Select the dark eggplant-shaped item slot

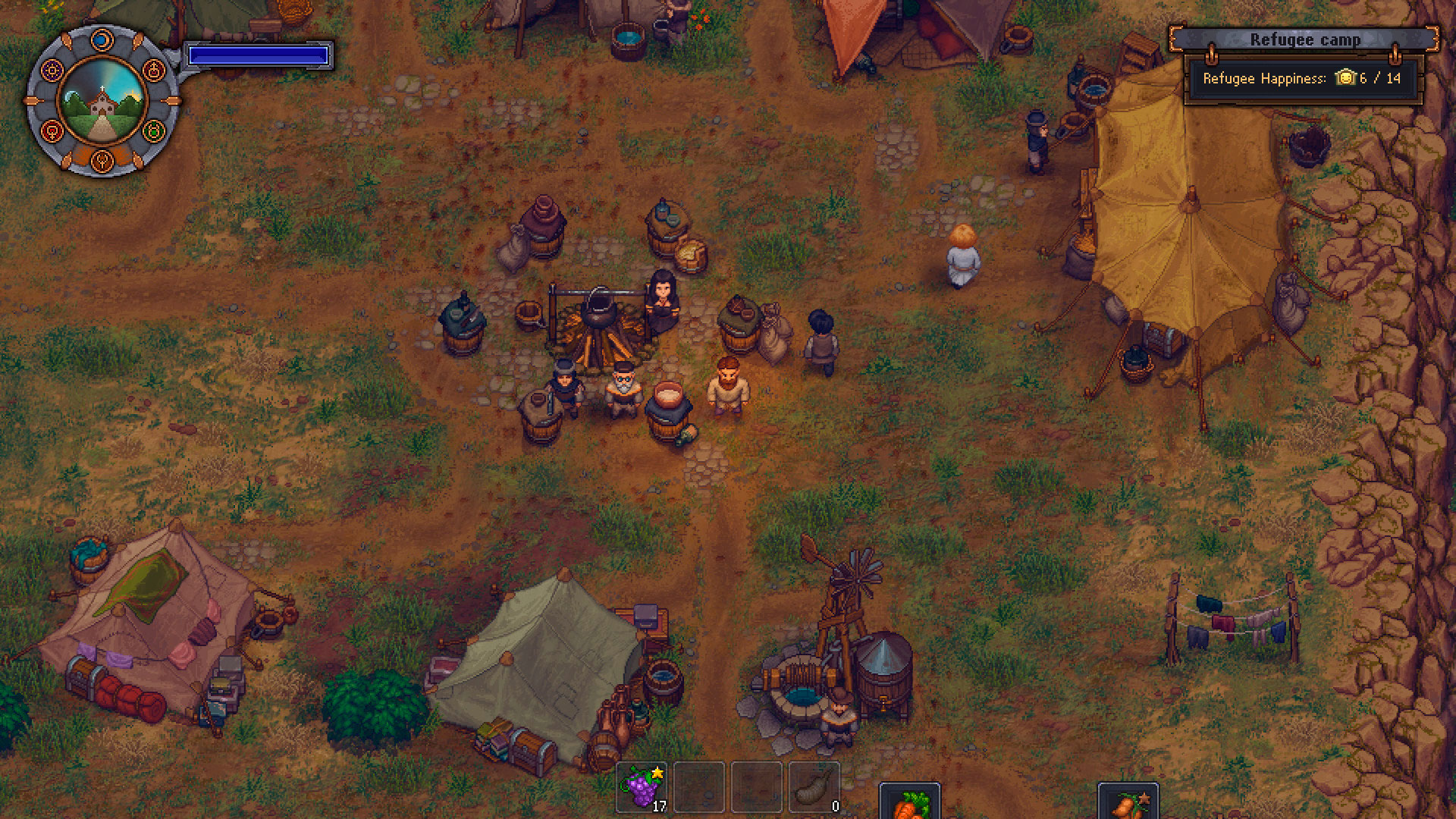[x=814, y=788]
